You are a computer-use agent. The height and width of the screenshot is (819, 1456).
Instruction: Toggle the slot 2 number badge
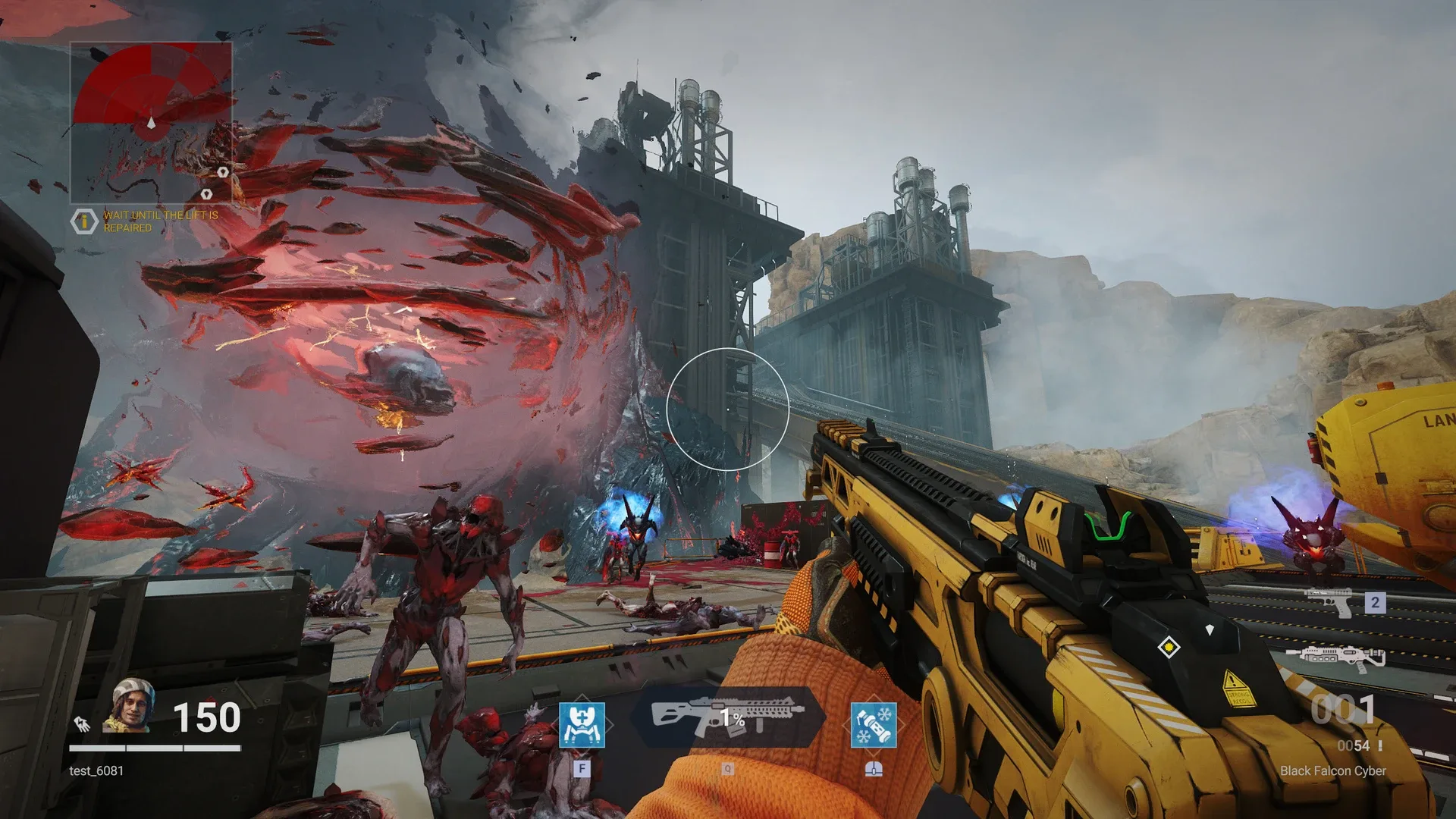click(x=1373, y=601)
